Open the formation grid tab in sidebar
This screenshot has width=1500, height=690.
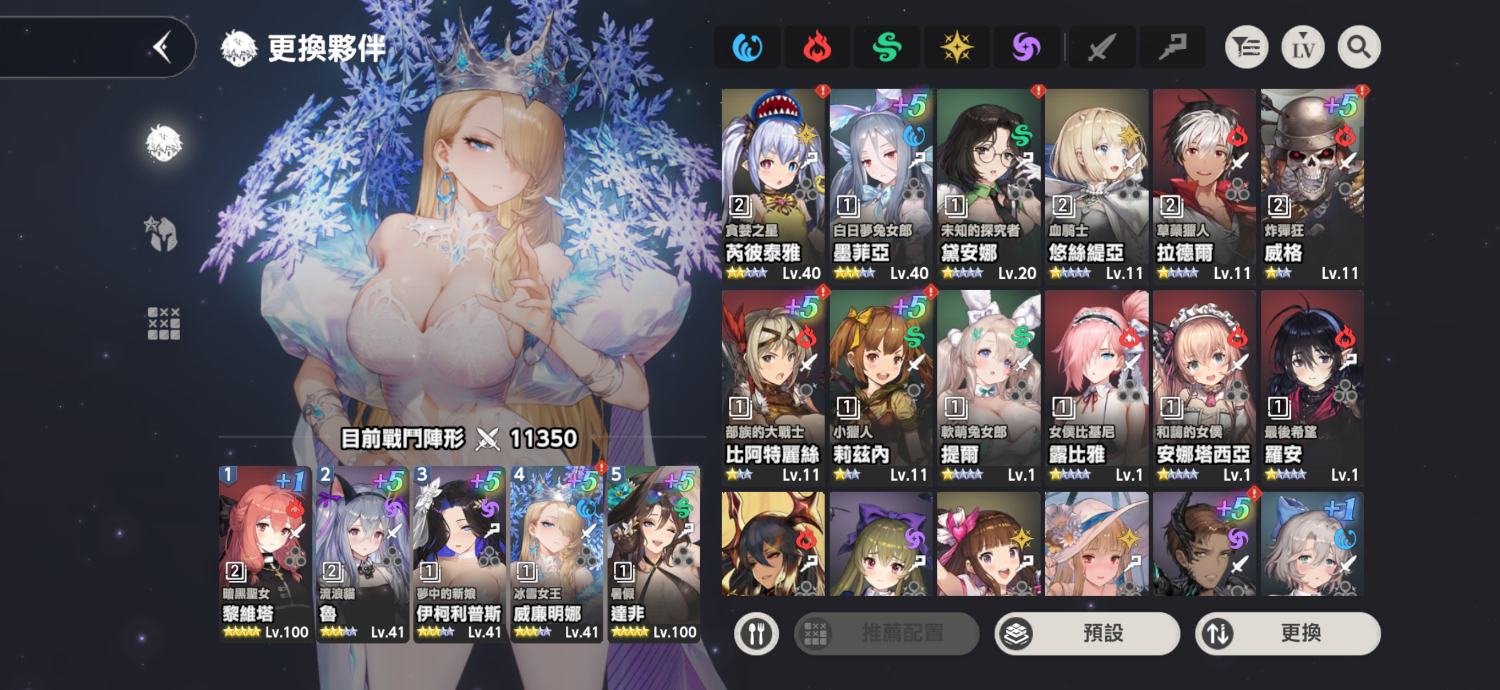(x=163, y=323)
